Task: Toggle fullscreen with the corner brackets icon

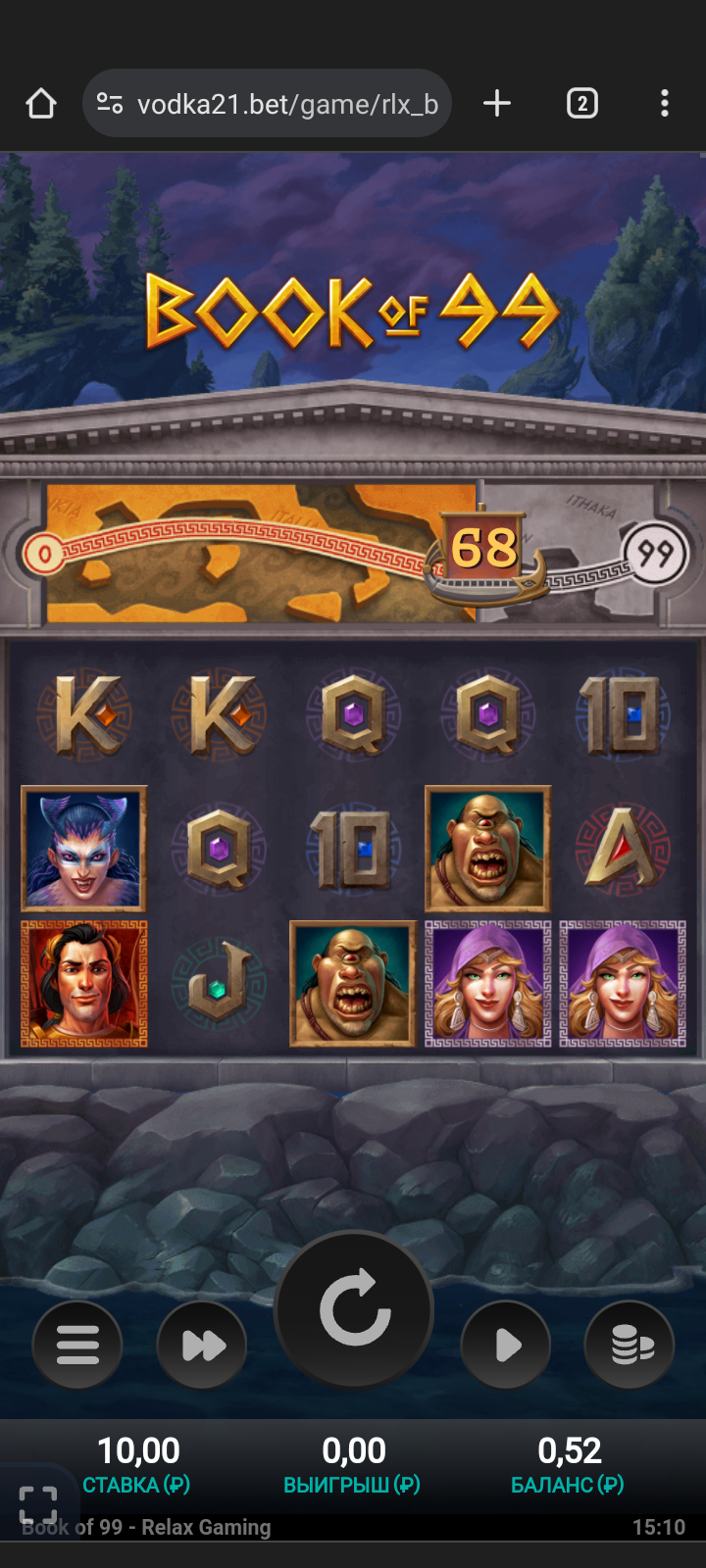Action: tap(38, 1504)
